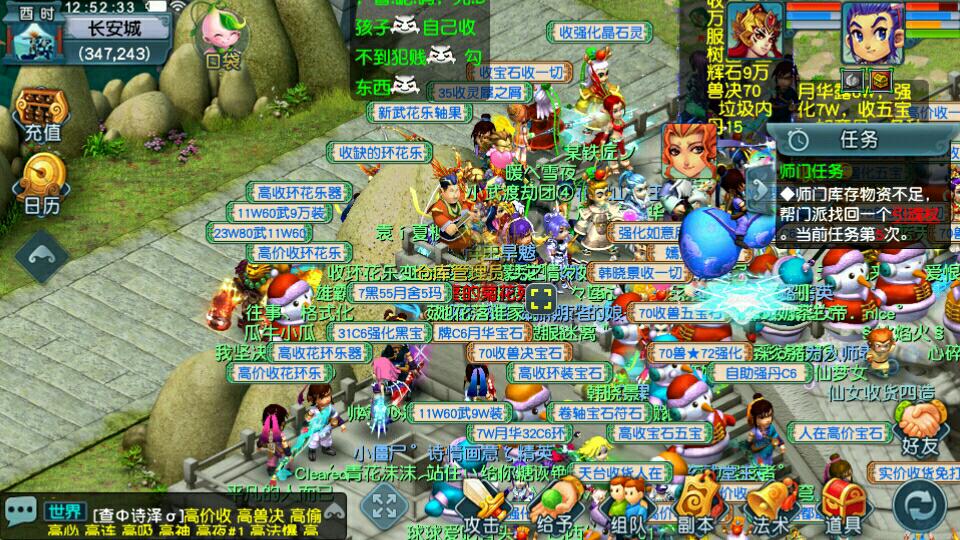
Task: Expand the left-side cloud arrow menu
Action: click(x=42, y=257)
